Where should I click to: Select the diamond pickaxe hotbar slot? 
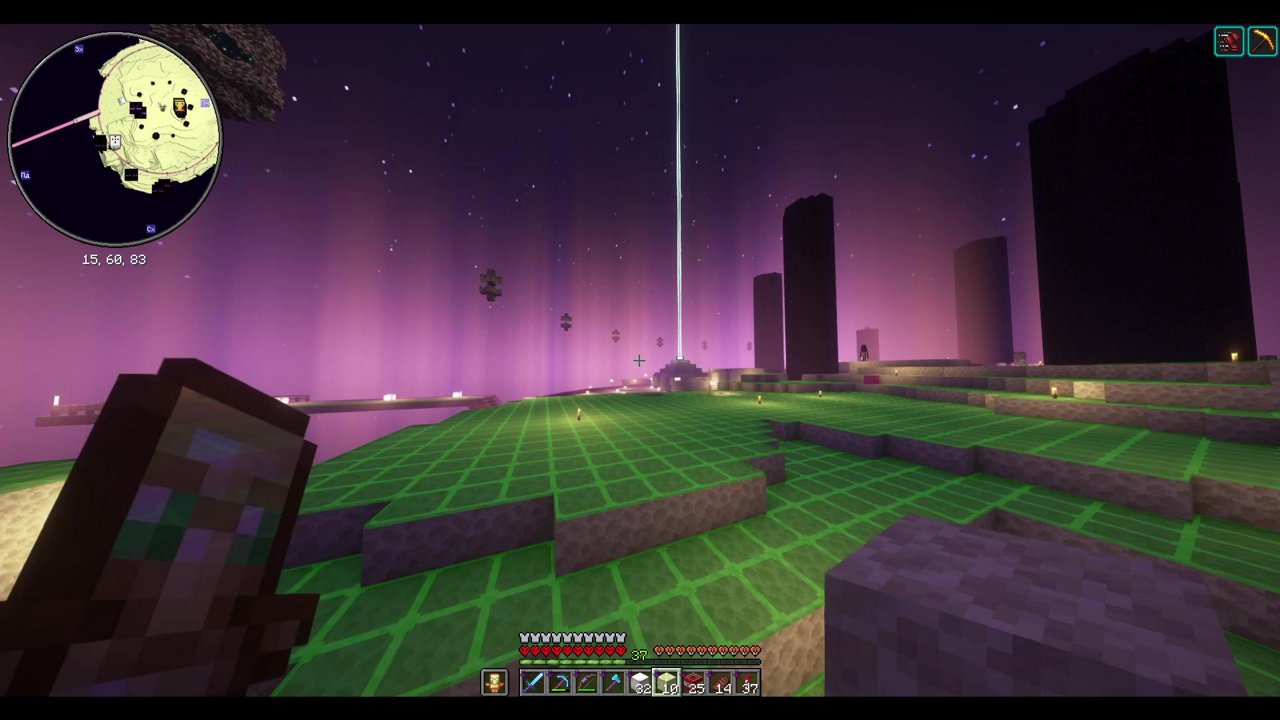613,682
